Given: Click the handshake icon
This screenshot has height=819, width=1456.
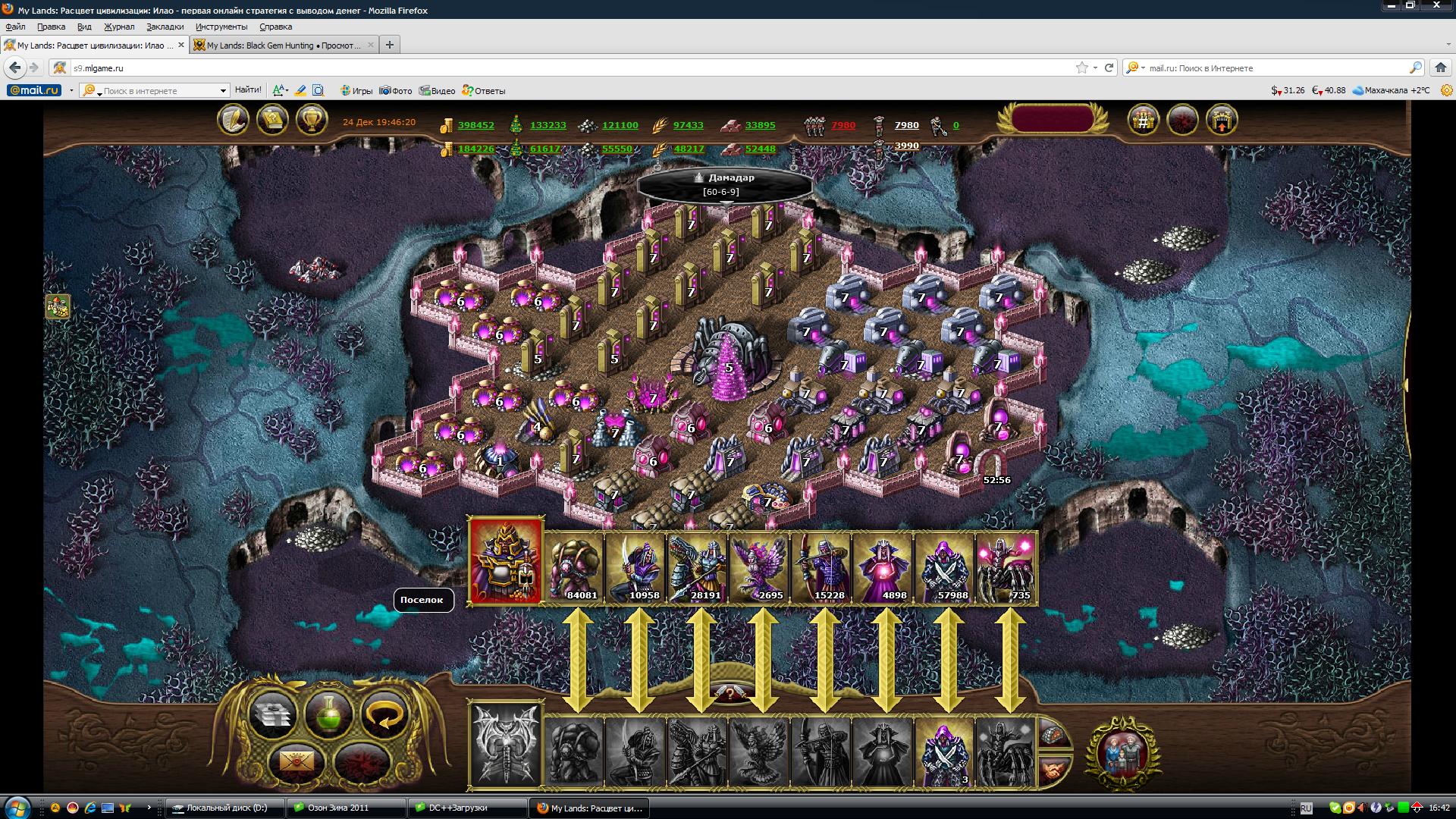Looking at the screenshot, I should coord(1053,770).
